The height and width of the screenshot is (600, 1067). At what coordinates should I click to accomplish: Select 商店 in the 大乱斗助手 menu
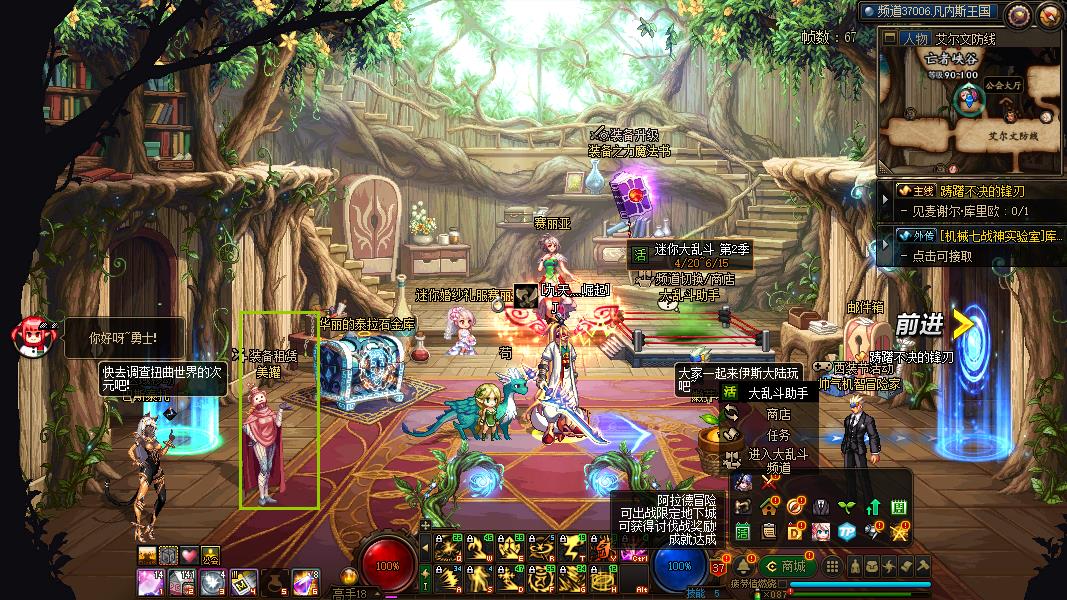[778, 414]
